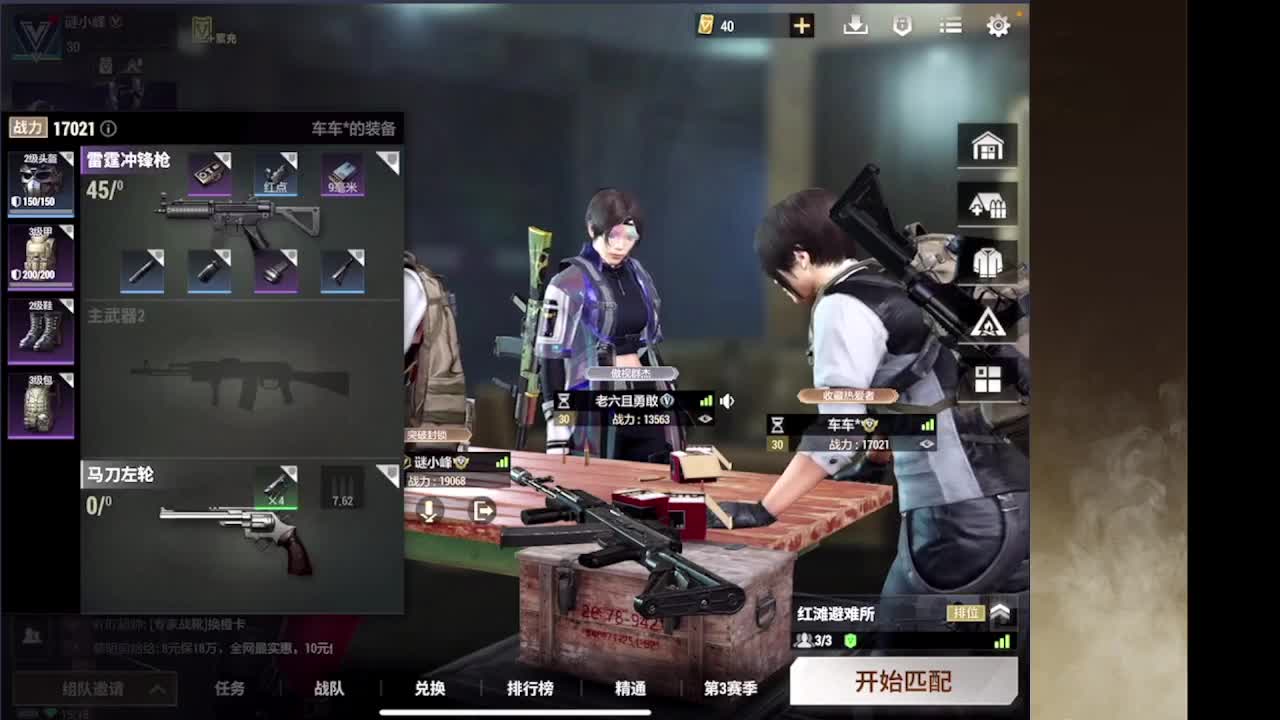The height and width of the screenshot is (720, 1280).
Task: Open the training camp triangle icon
Action: pos(986,322)
